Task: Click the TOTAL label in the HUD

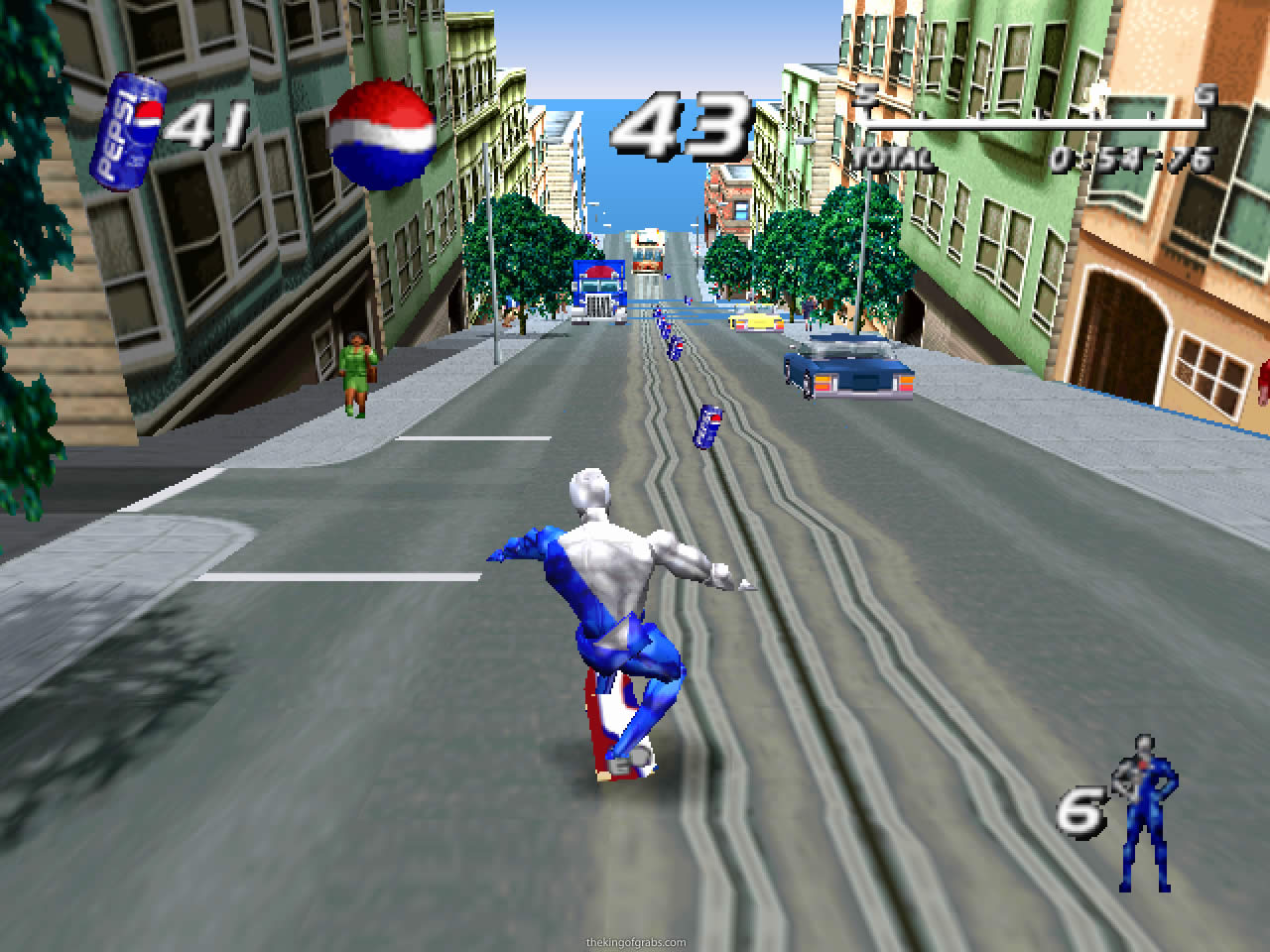Action: (x=891, y=156)
